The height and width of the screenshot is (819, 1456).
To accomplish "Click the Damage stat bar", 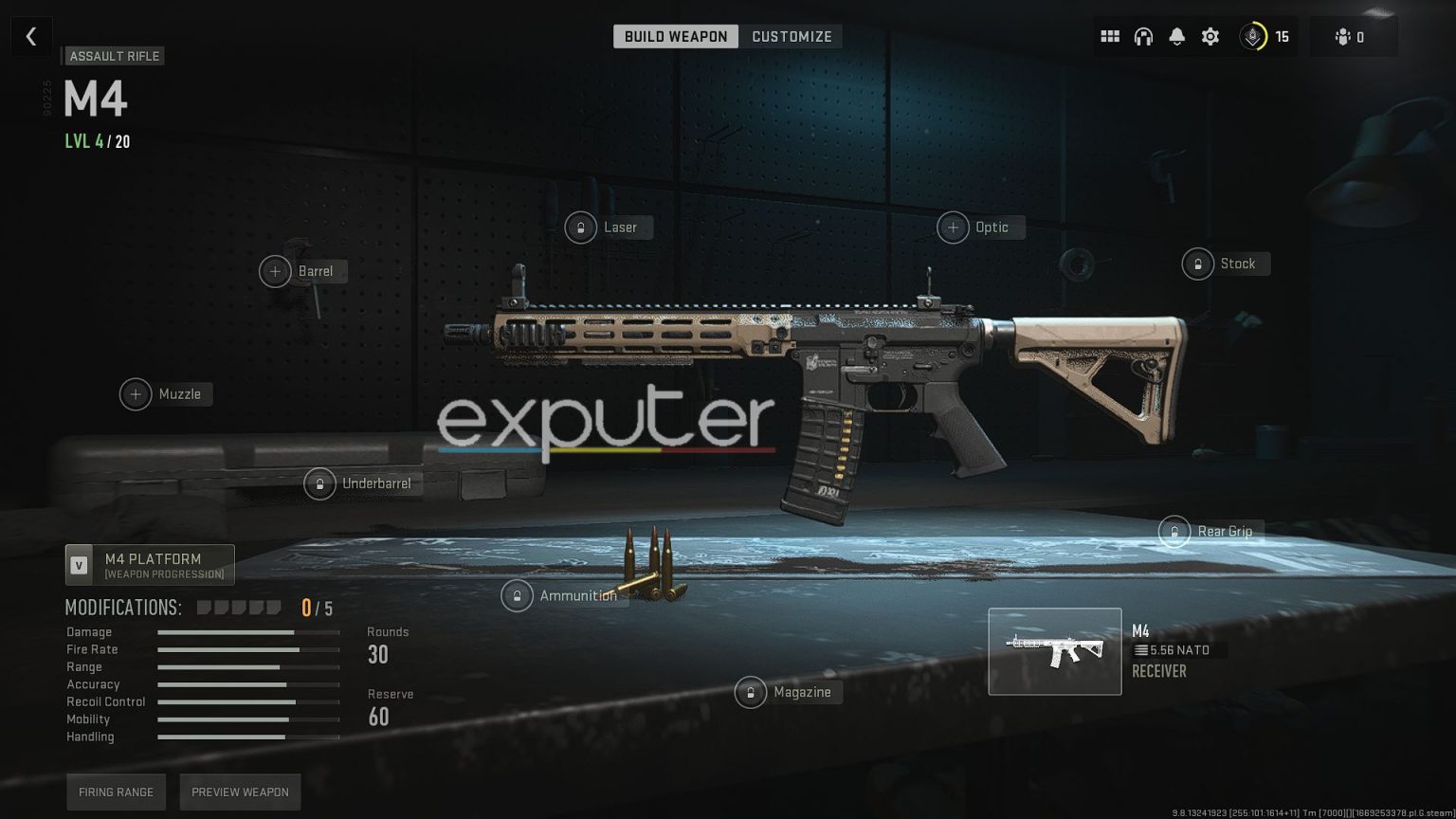I will (249, 632).
